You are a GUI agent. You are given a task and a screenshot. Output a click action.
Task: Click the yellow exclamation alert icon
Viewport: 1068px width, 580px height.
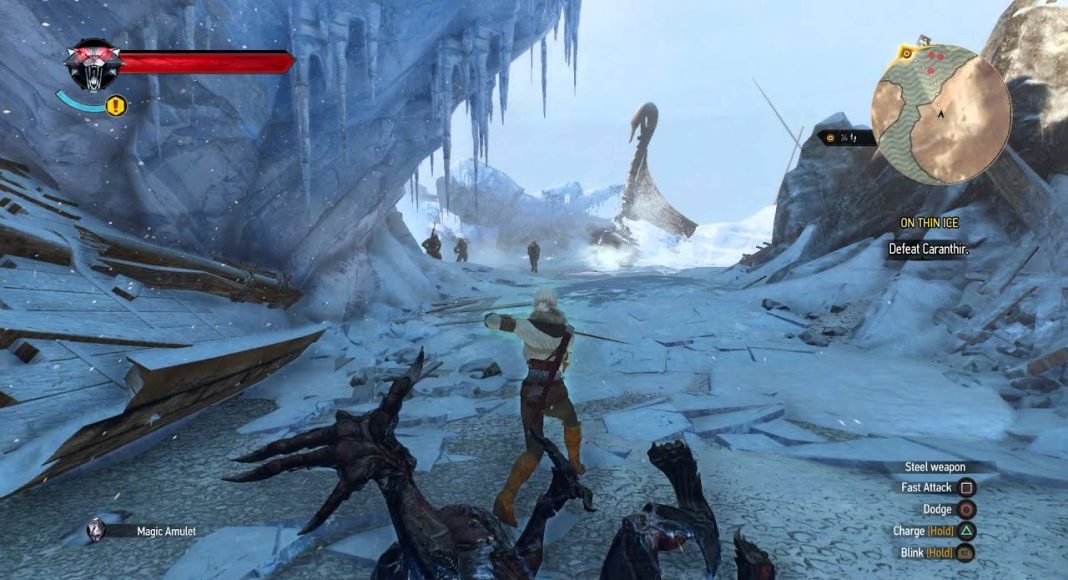pyautogui.click(x=116, y=104)
